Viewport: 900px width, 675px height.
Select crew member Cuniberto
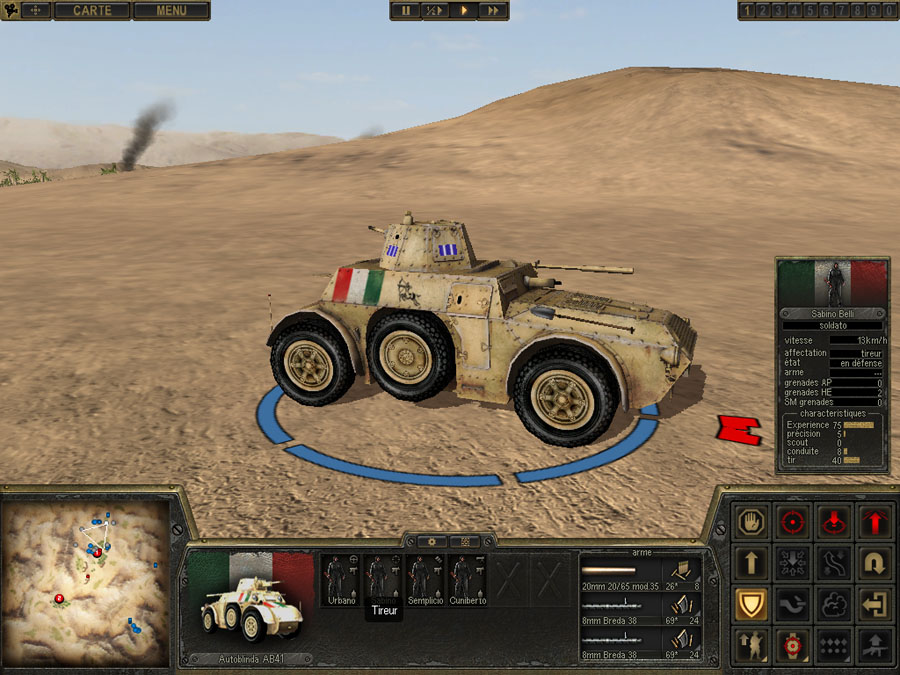tap(465, 579)
